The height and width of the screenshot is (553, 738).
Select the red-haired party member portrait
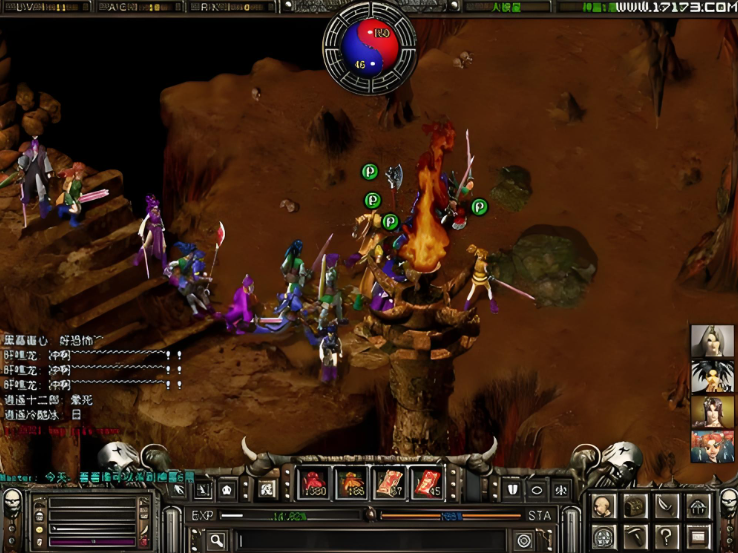click(712, 446)
